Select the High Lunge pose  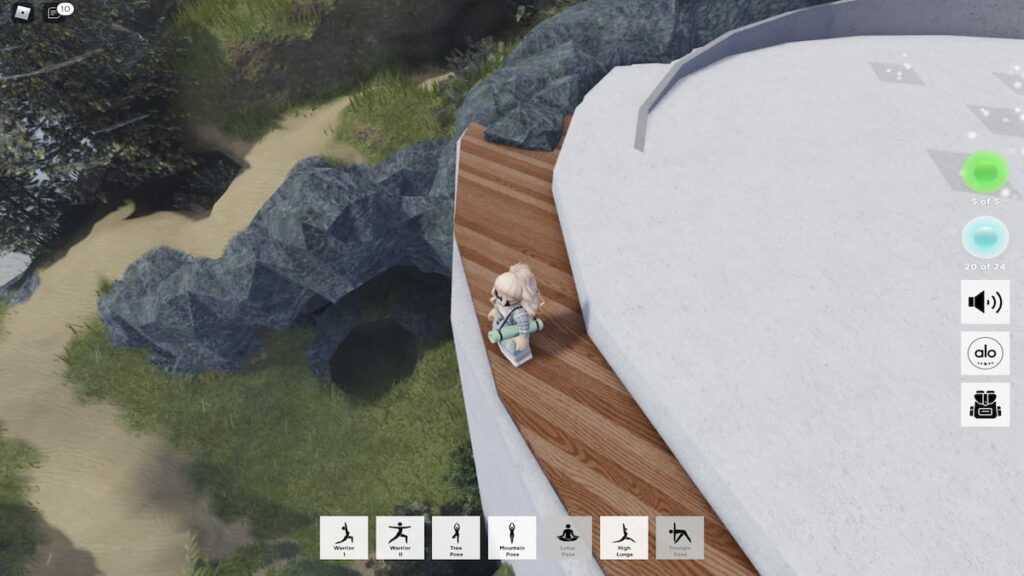(624, 537)
